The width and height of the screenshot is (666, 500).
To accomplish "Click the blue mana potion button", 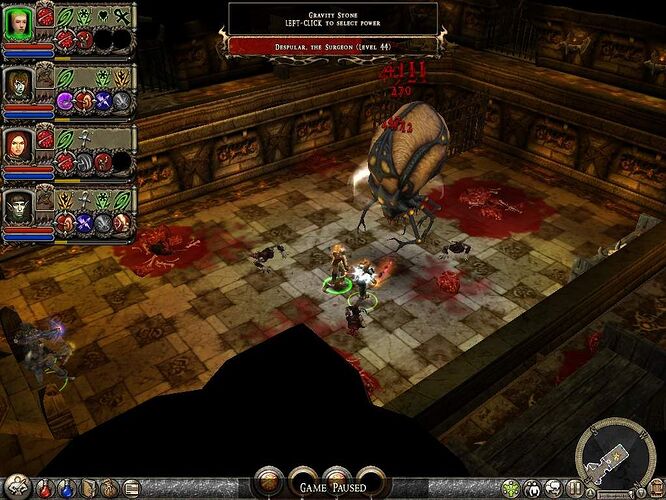I will click(x=65, y=489).
